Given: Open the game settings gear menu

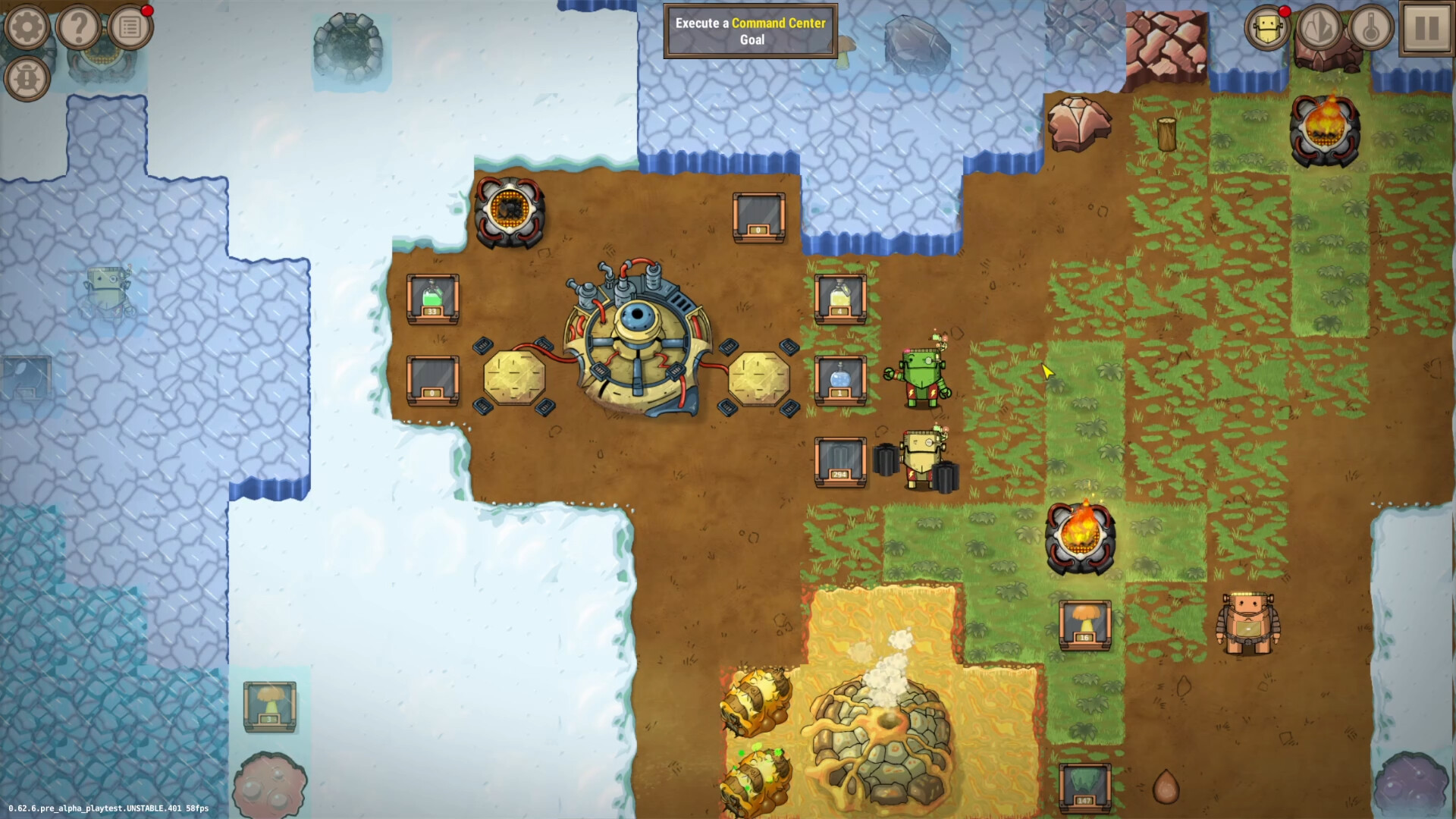Looking at the screenshot, I should click(27, 27).
